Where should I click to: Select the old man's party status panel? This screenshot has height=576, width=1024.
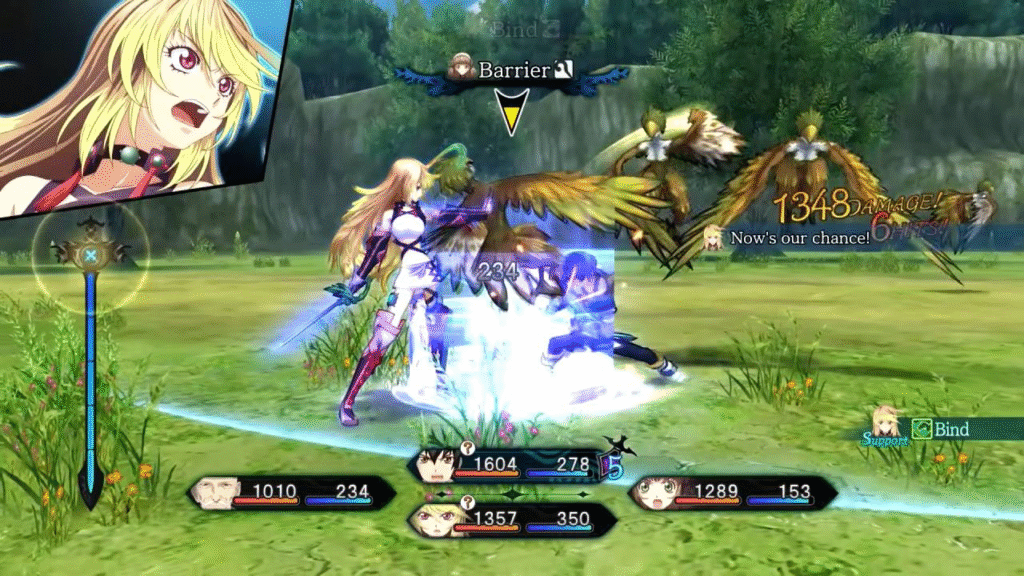click(288, 492)
